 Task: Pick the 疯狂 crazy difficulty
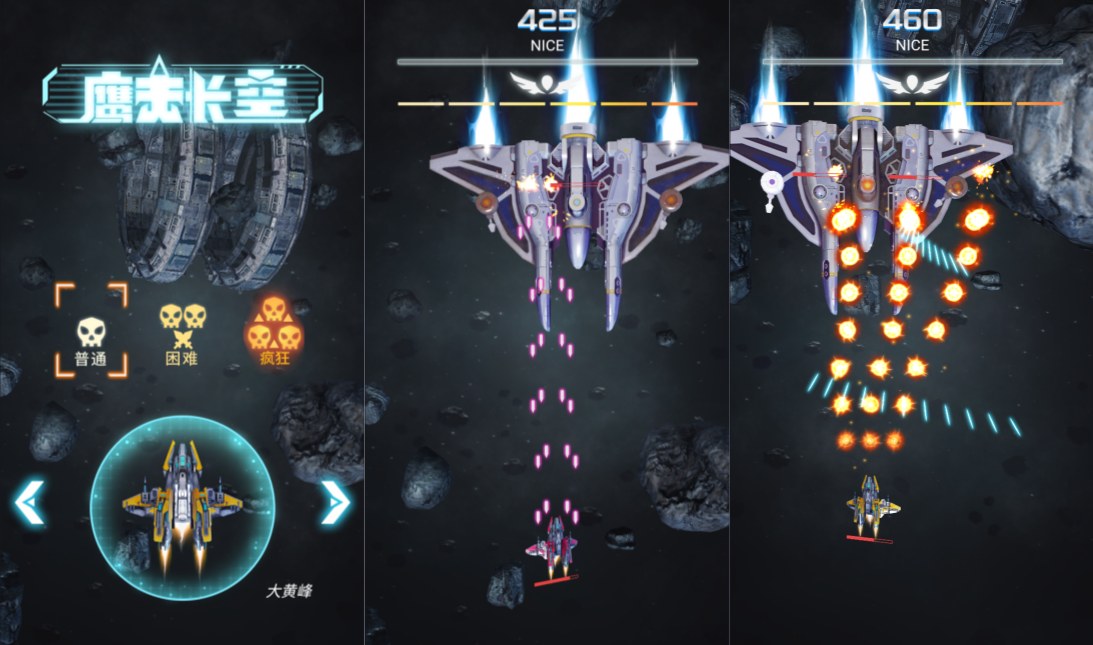tap(270, 331)
